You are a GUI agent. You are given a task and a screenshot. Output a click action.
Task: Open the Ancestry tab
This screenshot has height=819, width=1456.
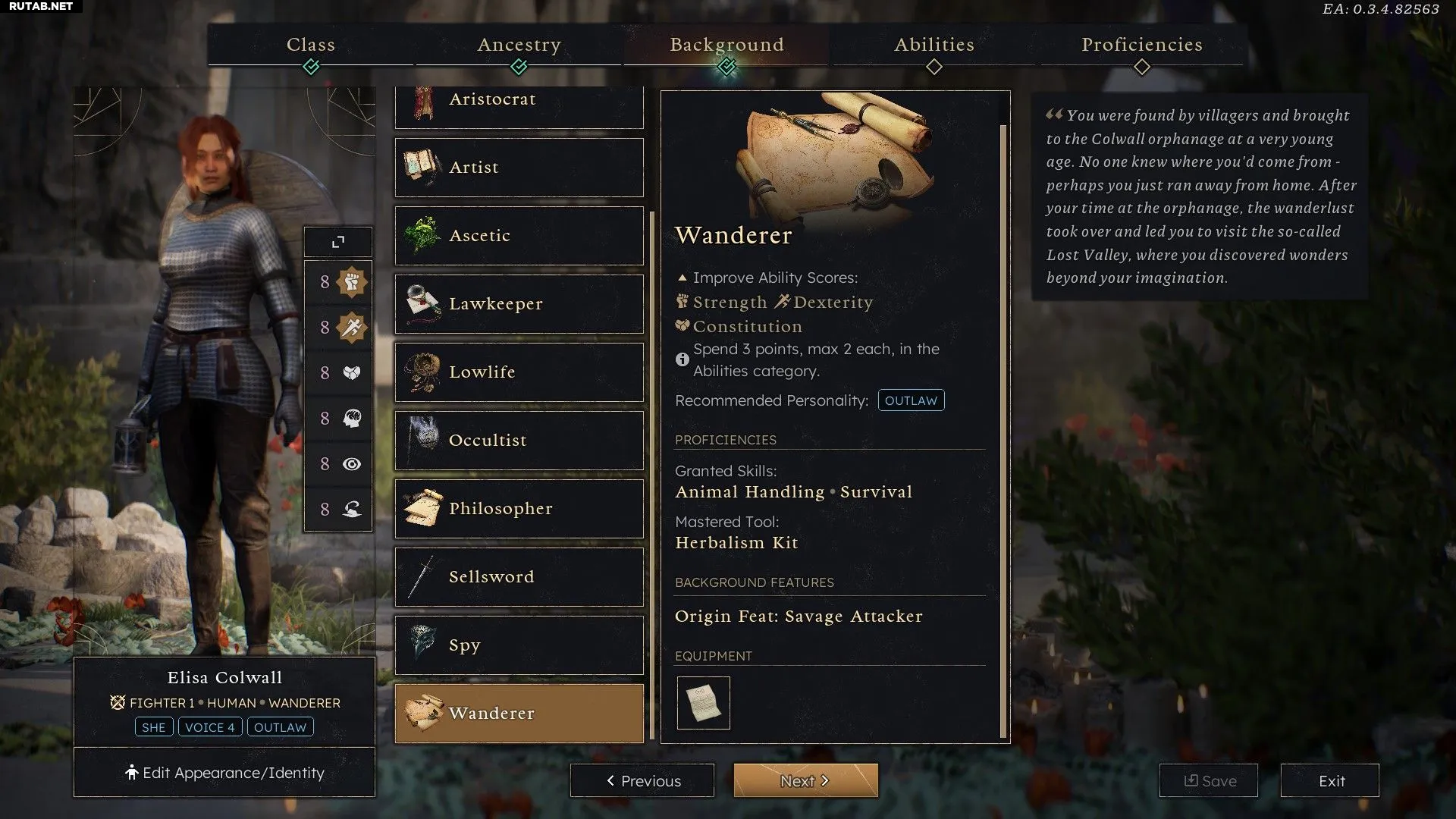pyautogui.click(x=519, y=45)
